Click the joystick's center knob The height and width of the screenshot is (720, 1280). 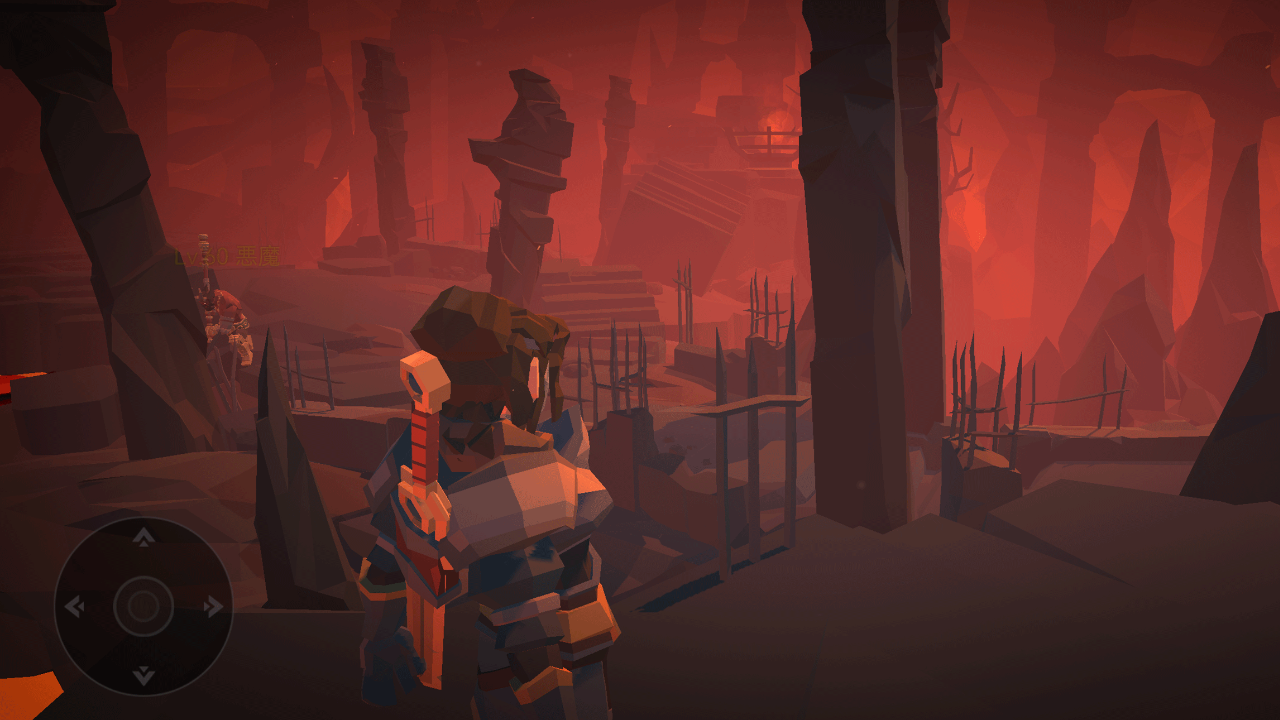pyautogui.click(x=144, y=607)
